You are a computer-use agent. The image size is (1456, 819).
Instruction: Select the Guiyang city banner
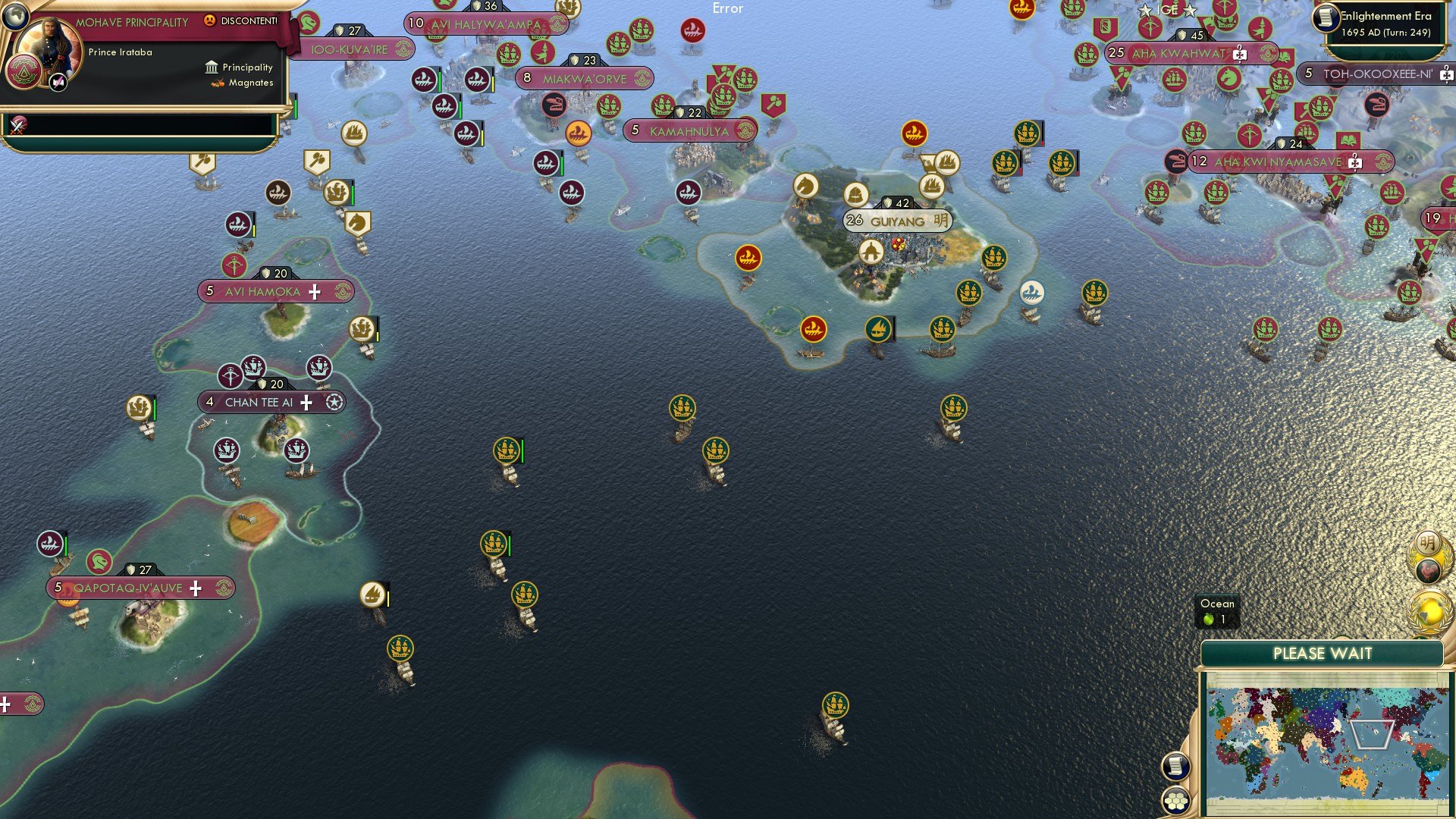click(897, 221)
